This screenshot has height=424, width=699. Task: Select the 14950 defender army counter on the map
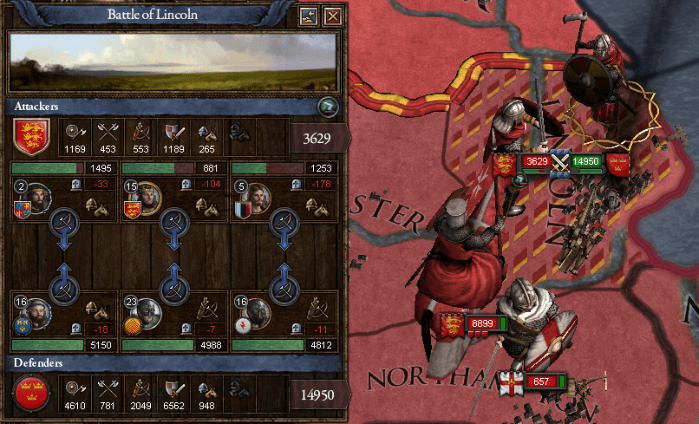(x=588, y=162)
